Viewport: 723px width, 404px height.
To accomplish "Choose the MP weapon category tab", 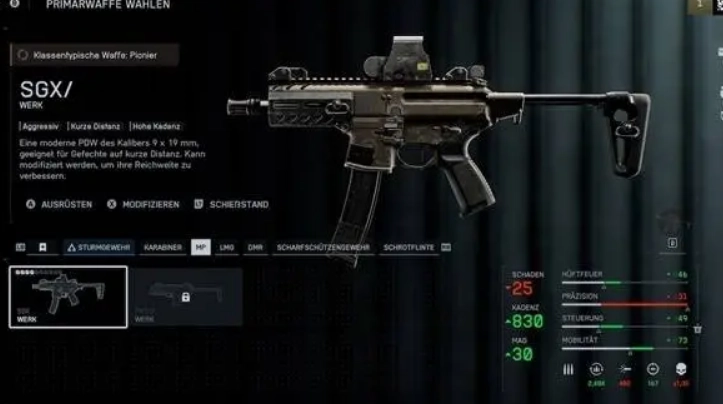I will 201,246.
